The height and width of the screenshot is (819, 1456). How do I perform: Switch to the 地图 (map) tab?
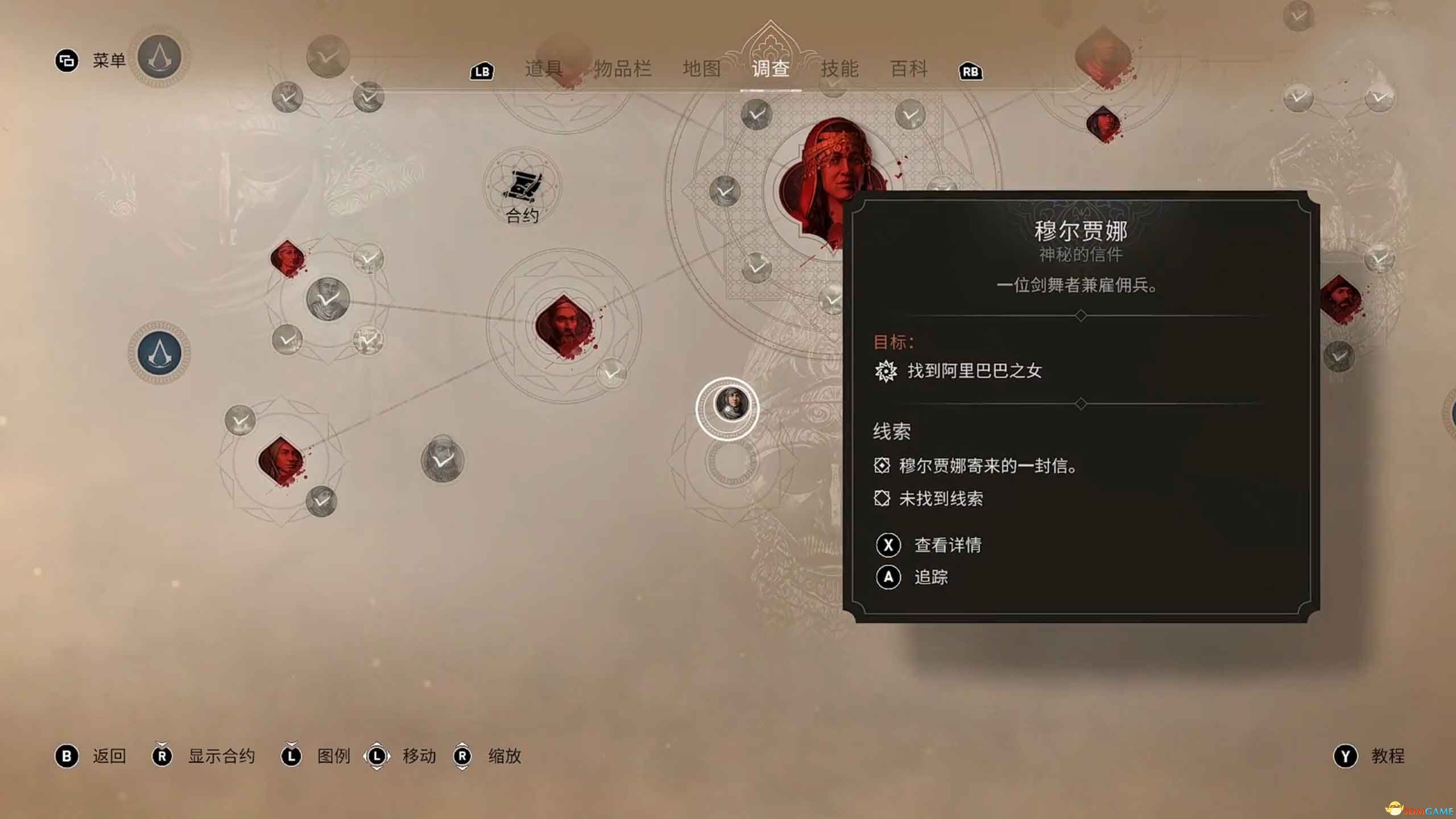coord(702,69)
